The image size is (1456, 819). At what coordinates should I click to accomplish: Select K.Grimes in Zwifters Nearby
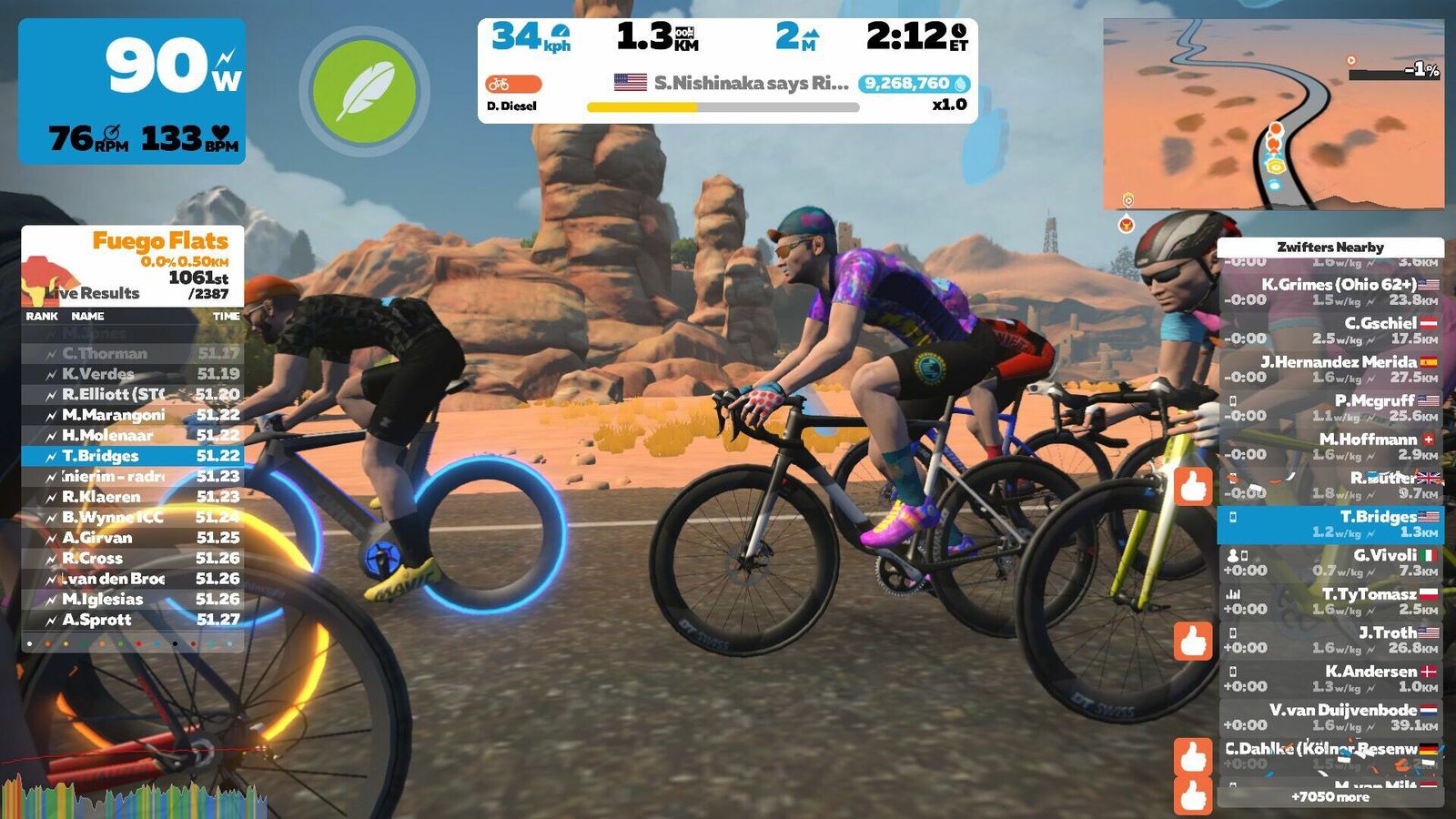(1330, 291)
